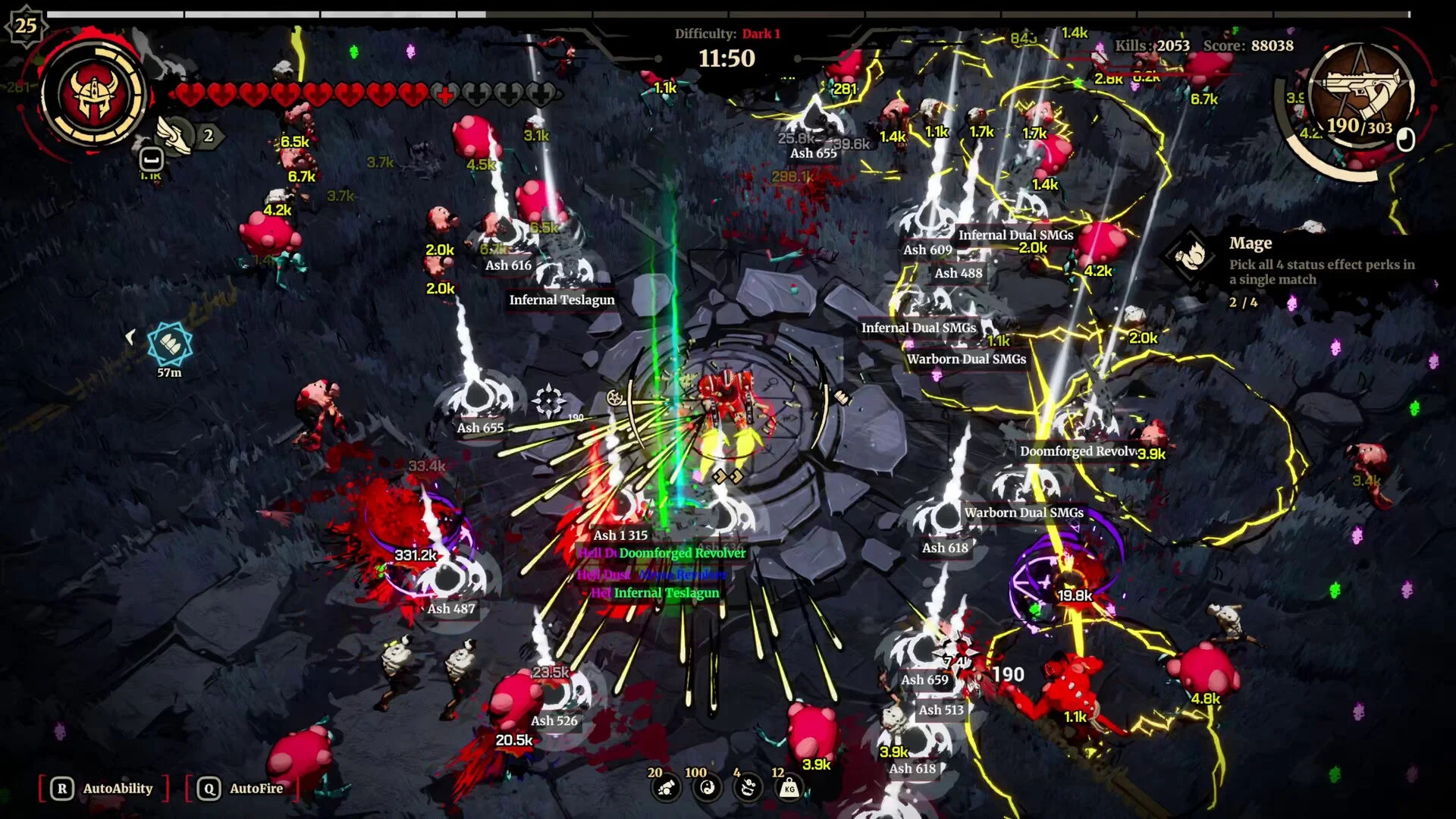The height and width of the screenshot is (819, 1456).
Task: Click the horned helmet ability emblem
Action: pos(94,96)
